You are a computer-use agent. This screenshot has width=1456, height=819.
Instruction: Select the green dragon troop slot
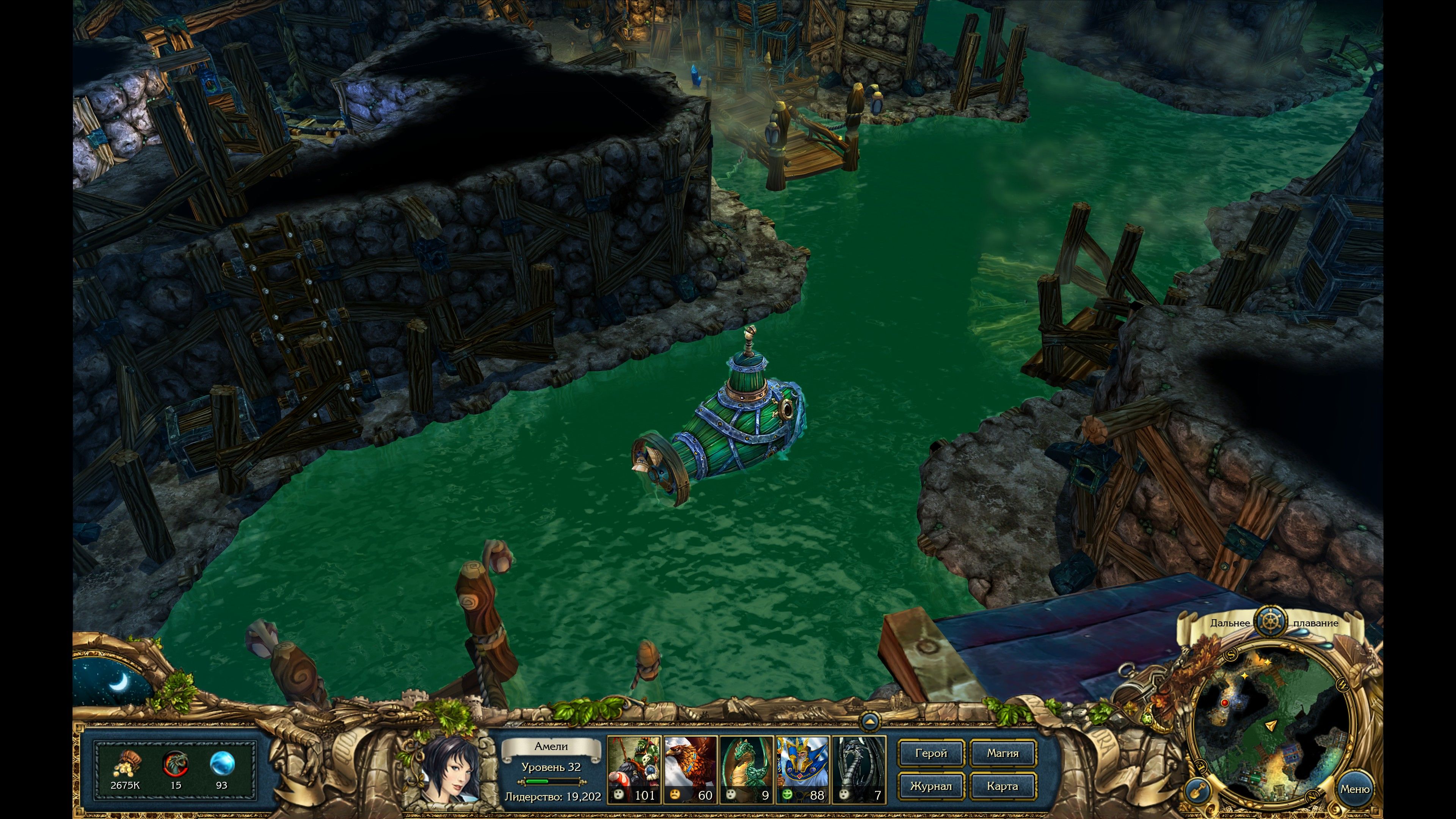click(x=746, y=769)
